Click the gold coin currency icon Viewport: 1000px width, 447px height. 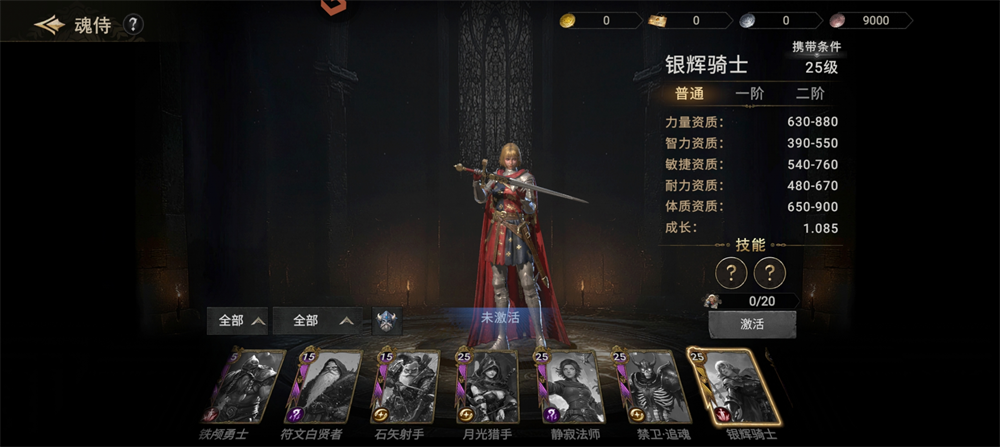coord(567,20)
